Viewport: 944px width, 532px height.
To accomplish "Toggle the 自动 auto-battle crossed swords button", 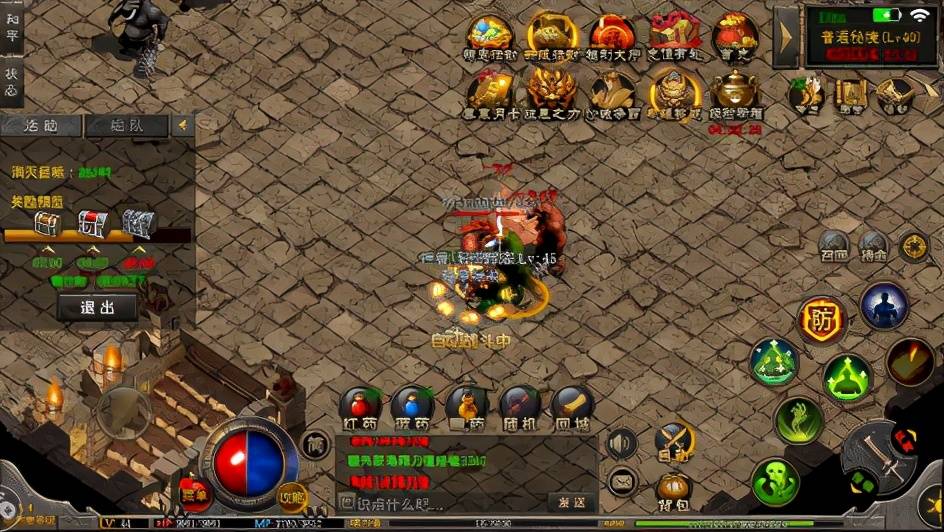I will pyautogui.click(x=674, y=440).
